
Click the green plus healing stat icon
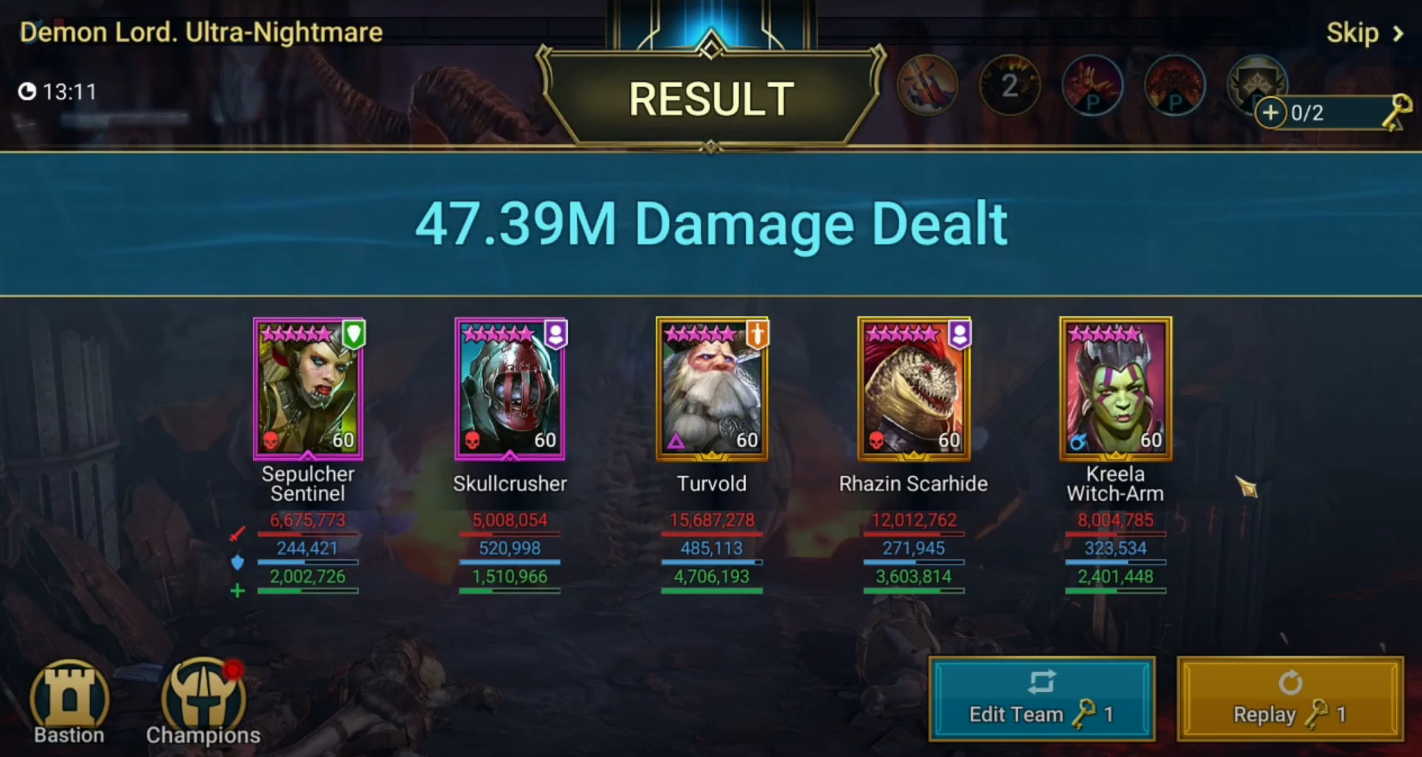[237, 590]
